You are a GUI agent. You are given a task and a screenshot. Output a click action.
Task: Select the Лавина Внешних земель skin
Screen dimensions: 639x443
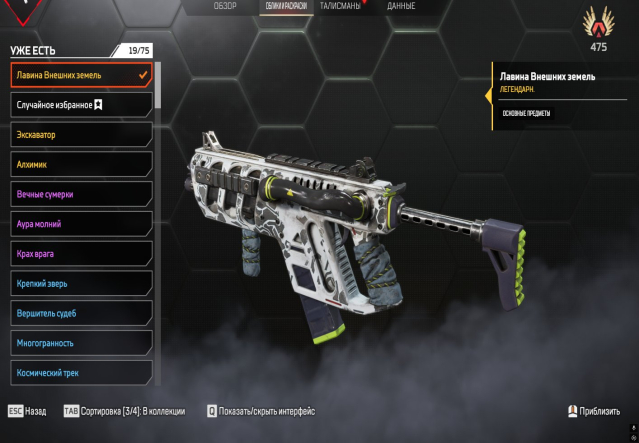point(80,75)
